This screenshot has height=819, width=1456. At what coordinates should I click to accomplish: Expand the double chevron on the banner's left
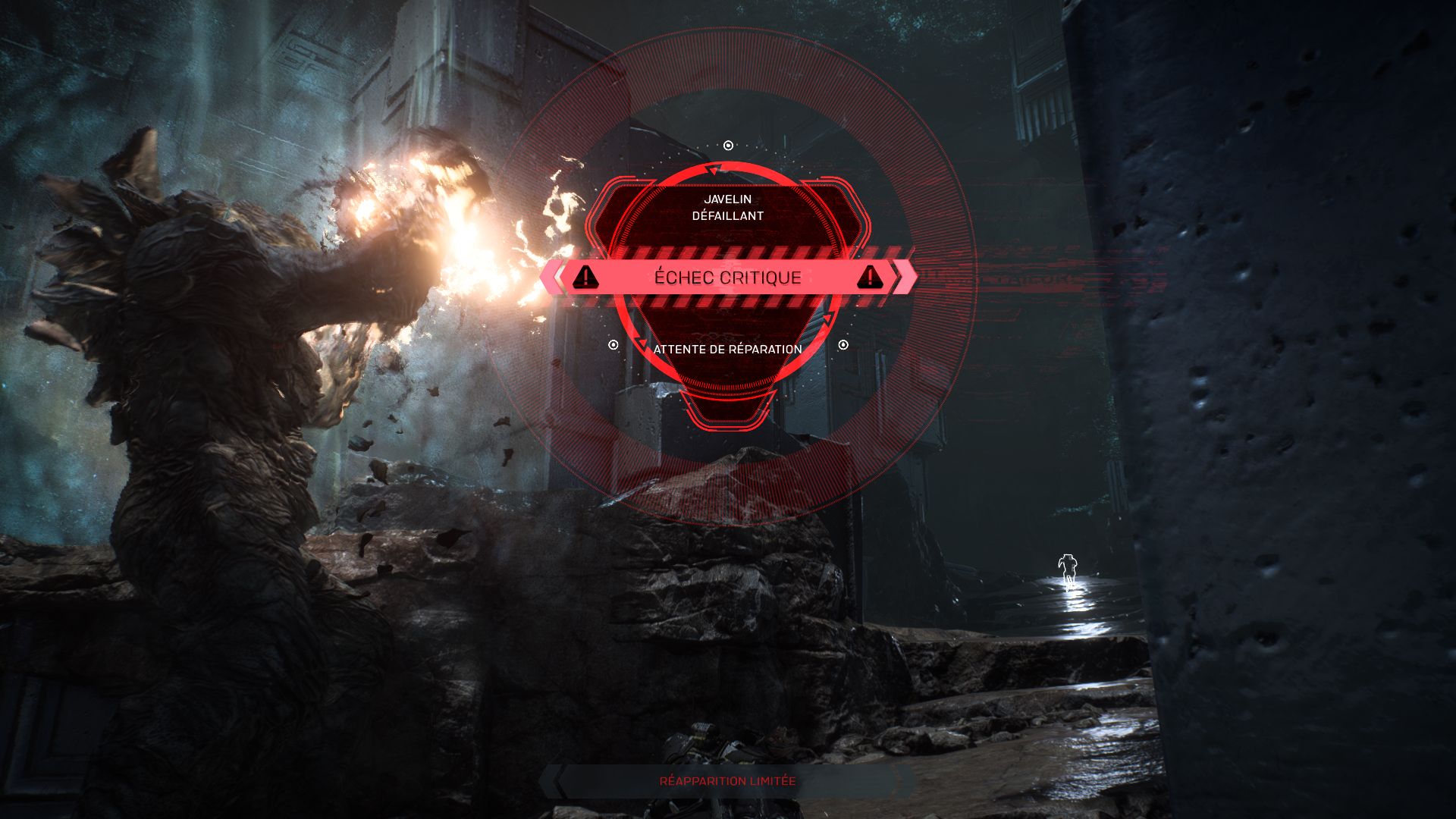tap(552, 278)
